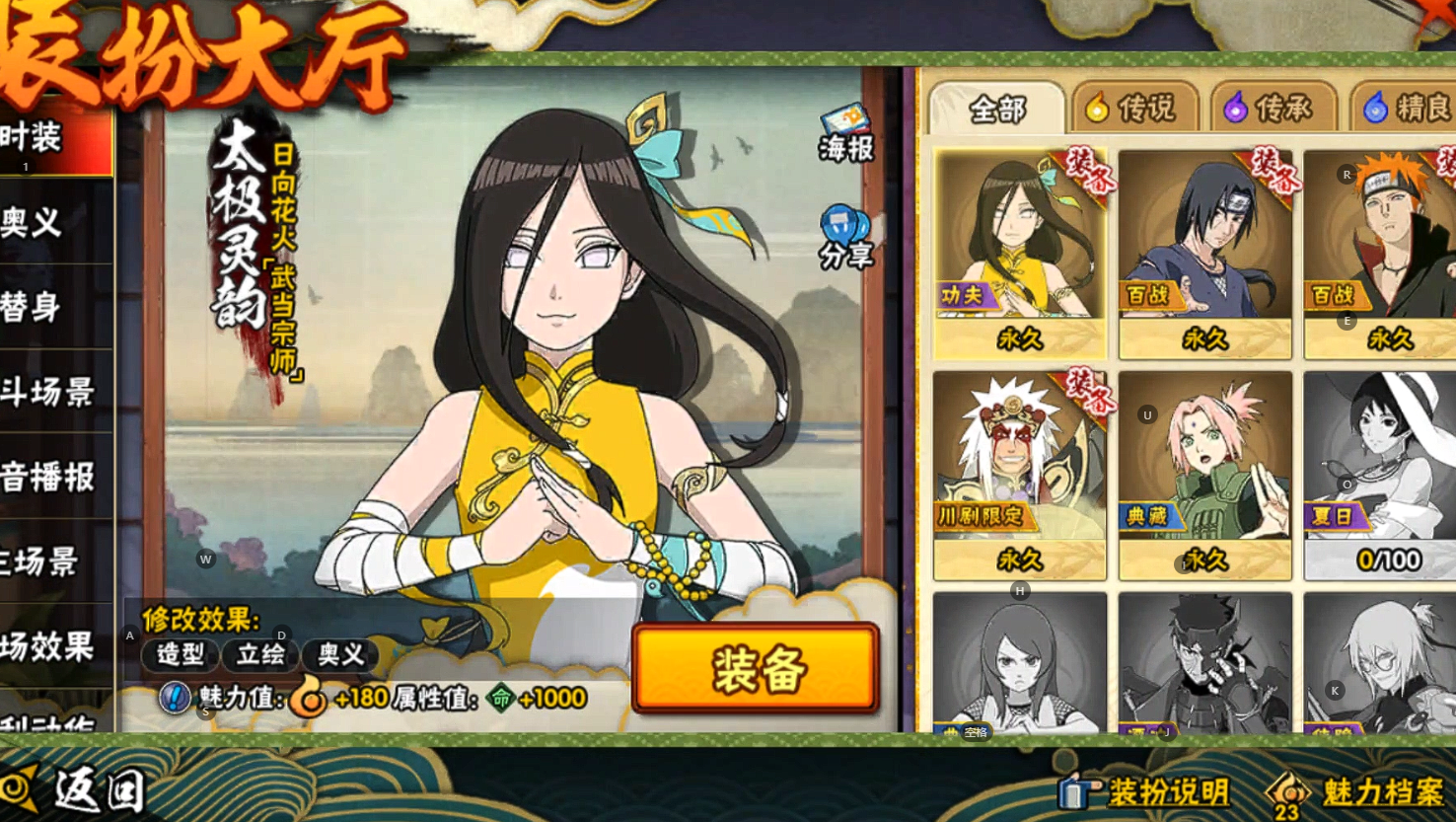Switch to the 全部 tab
Image resolution: width=1456 pixels, height=822 pixels.
click(996, 108)
